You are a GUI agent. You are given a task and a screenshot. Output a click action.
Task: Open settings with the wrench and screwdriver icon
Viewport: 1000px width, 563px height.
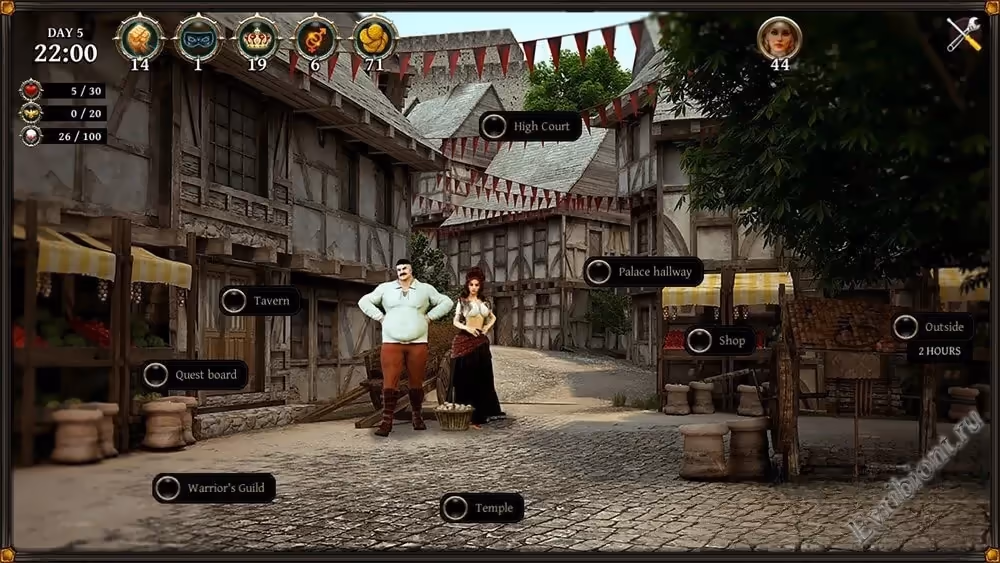pyautogui.click(x=964, y=35)
